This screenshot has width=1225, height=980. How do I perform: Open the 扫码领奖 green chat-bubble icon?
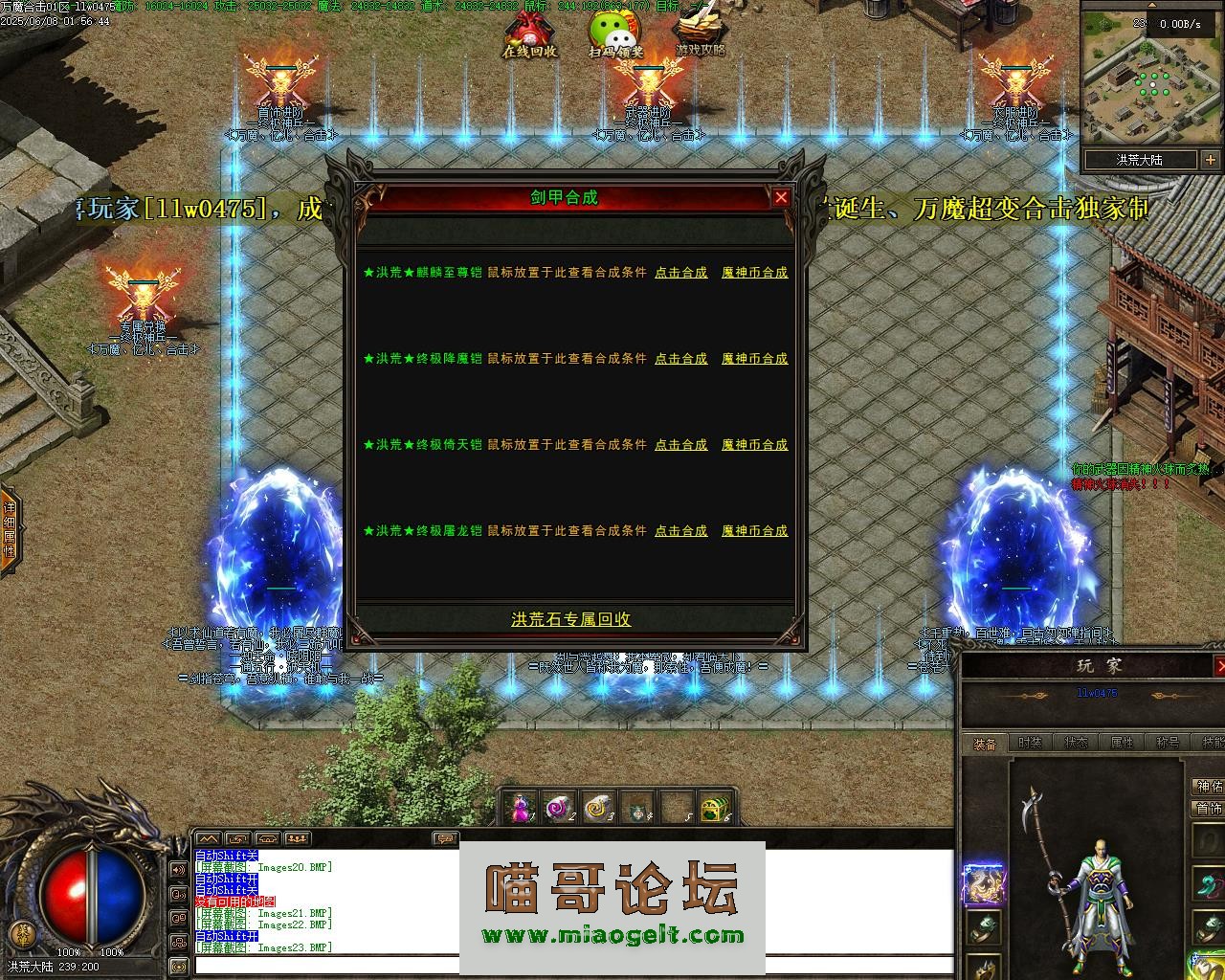click(x=615, y=35)
